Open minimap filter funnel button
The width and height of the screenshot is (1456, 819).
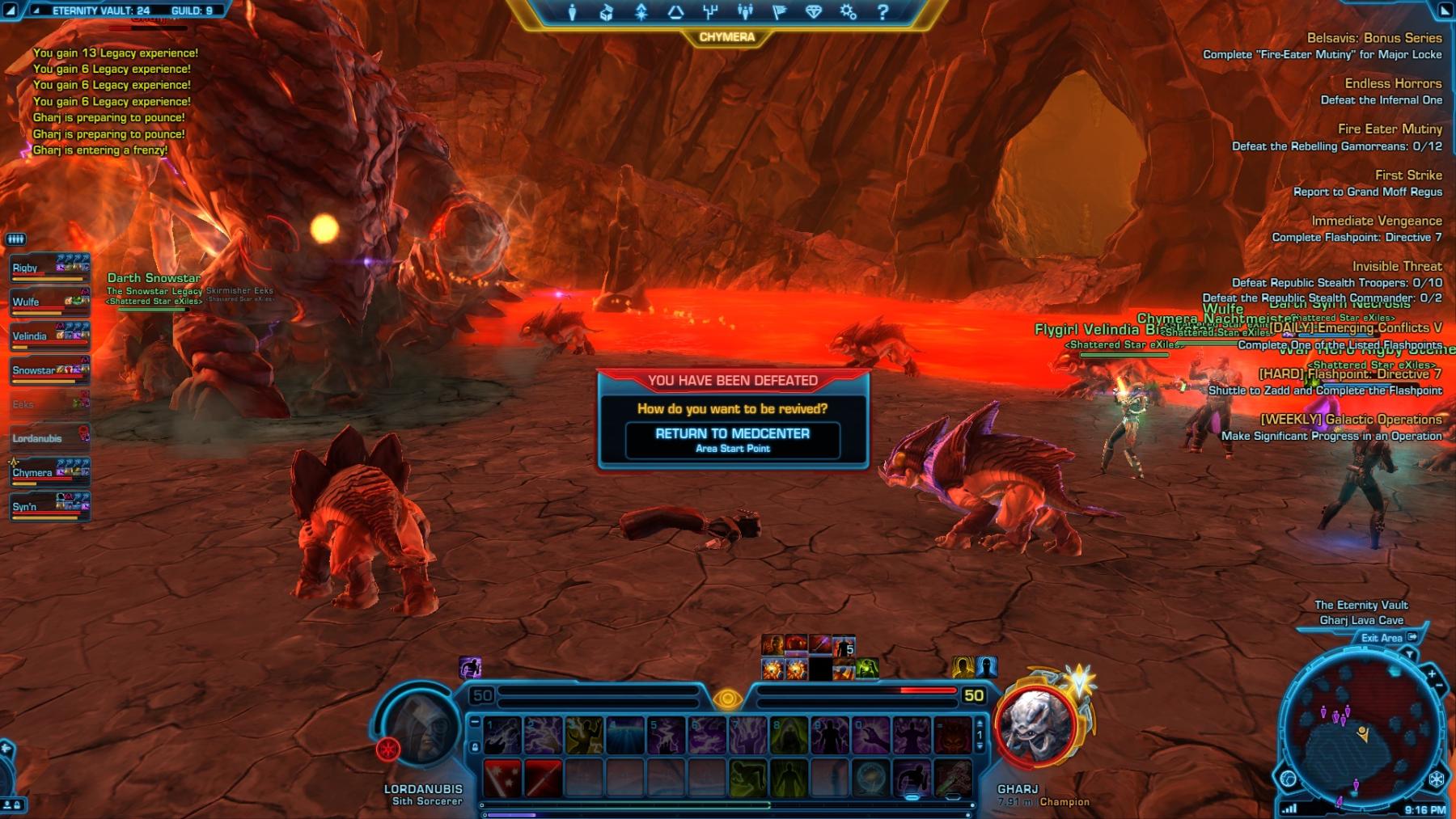1410,653
